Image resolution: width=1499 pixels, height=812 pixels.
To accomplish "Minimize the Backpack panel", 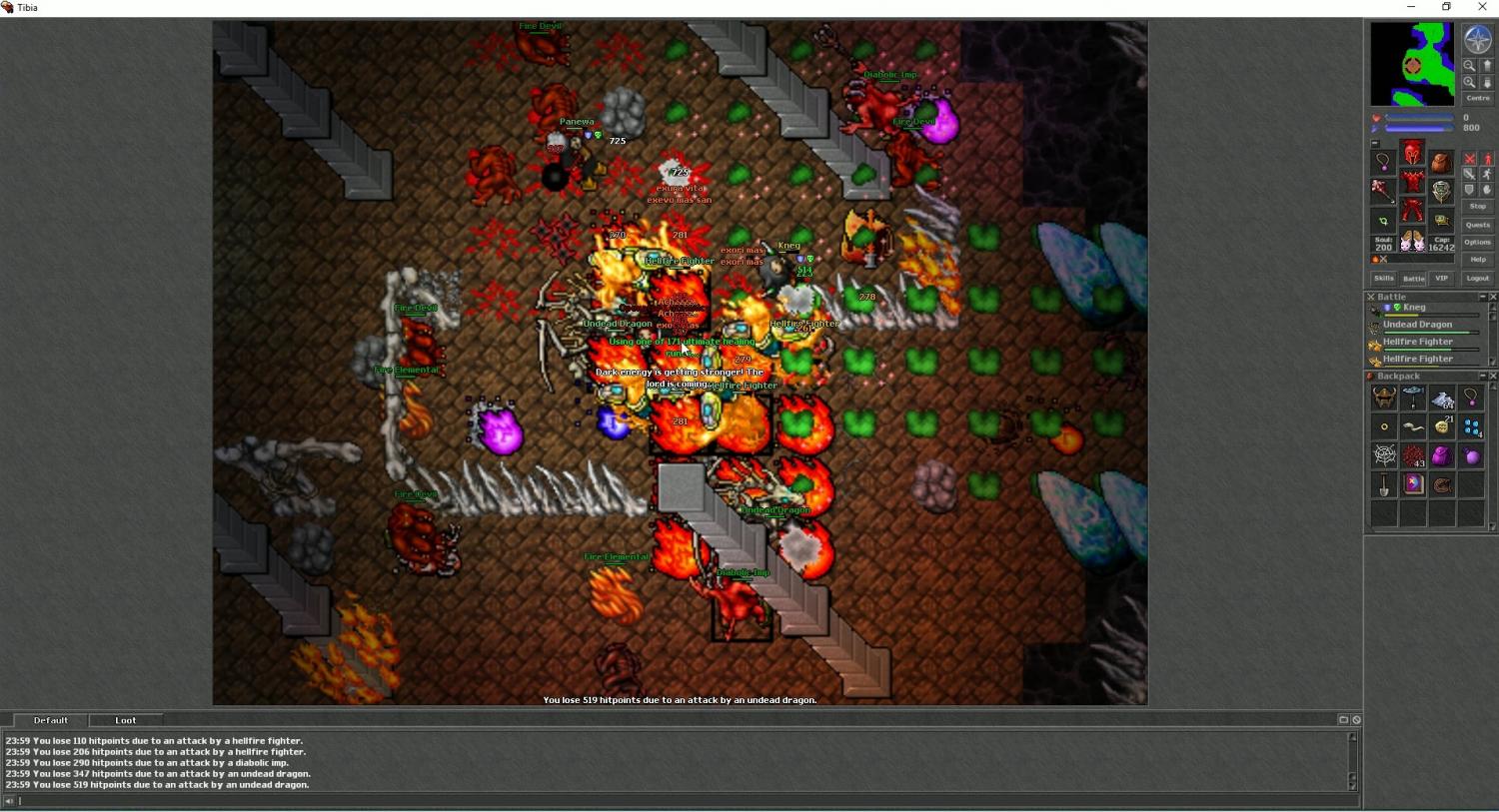I will [1482, 376].
